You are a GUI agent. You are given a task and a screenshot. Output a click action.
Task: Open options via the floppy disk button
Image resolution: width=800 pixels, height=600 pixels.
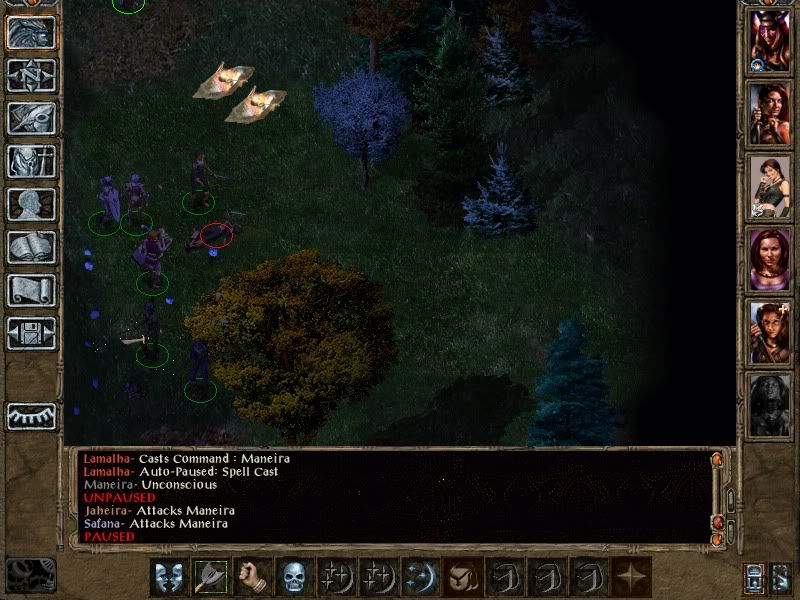[x=31, y=334]
